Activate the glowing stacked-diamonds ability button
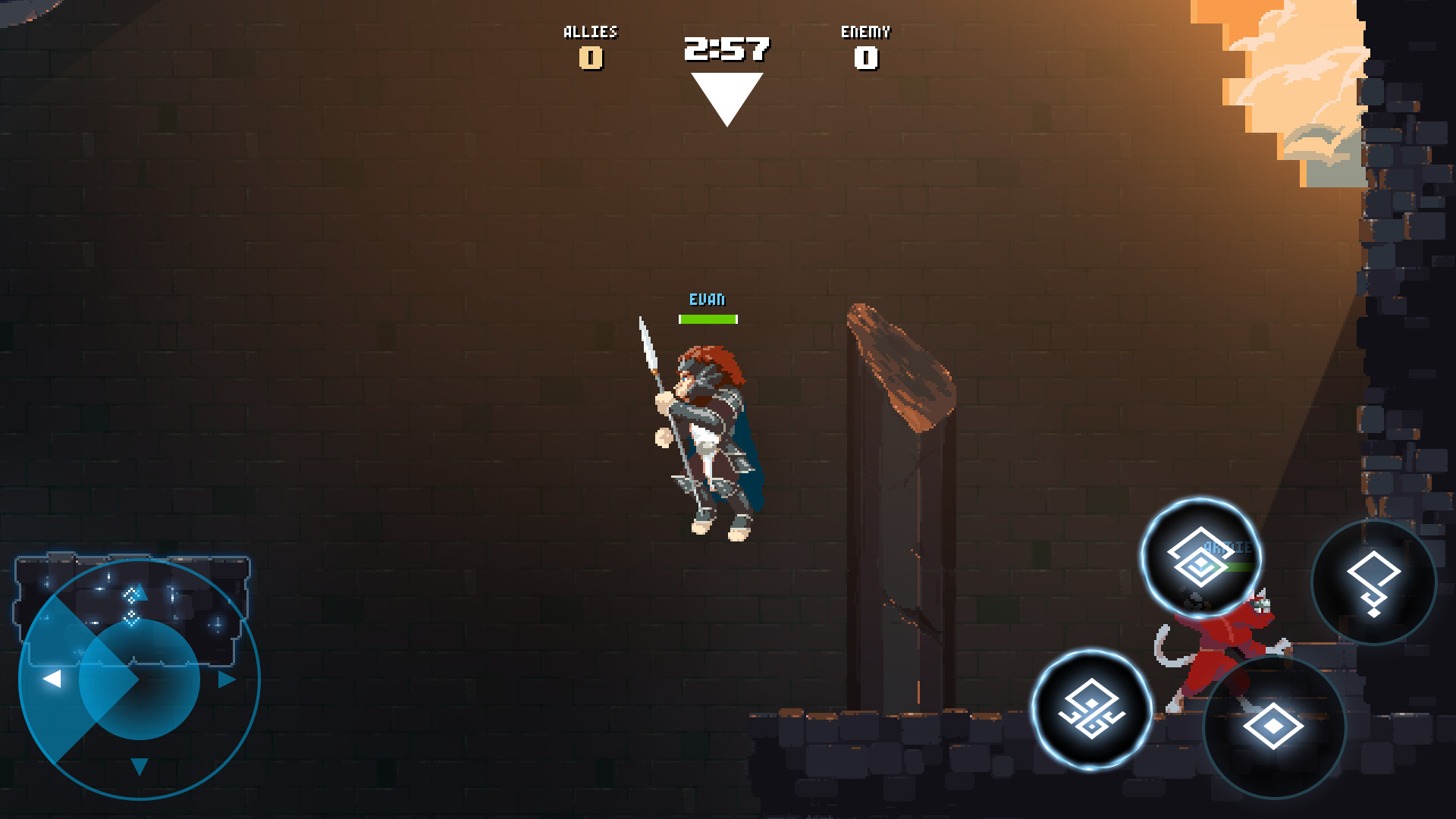Screen dimensions: 1456x819 [1200, 558]
